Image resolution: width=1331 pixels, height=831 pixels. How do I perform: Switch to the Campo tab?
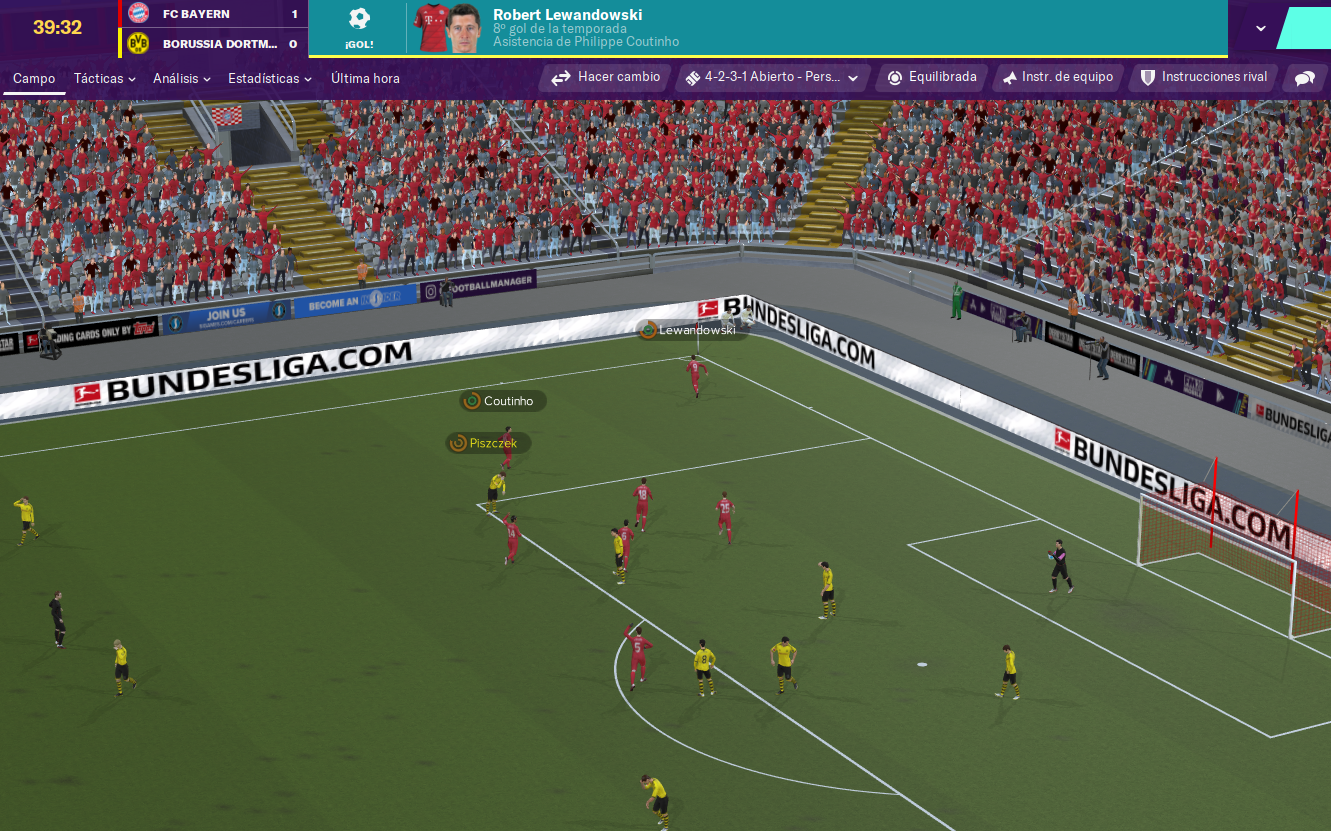pos(34,78)
